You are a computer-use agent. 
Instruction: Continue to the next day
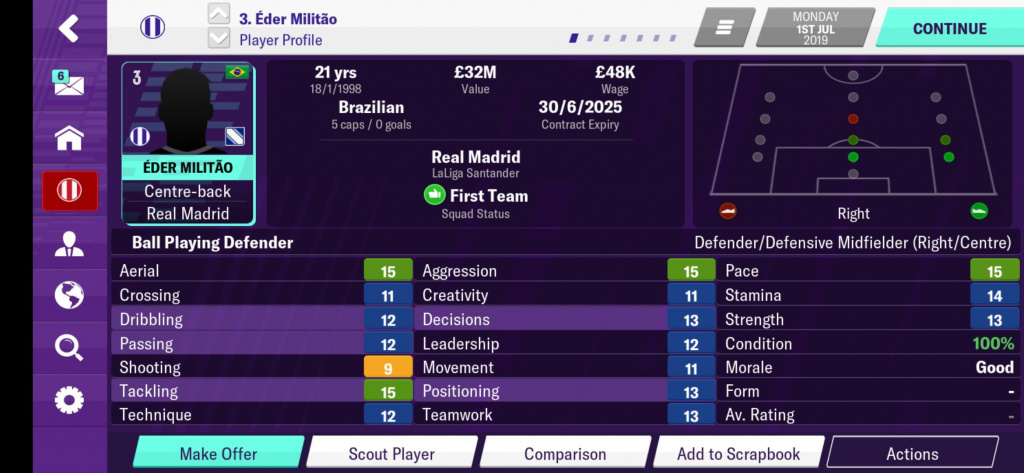point(948,28)
